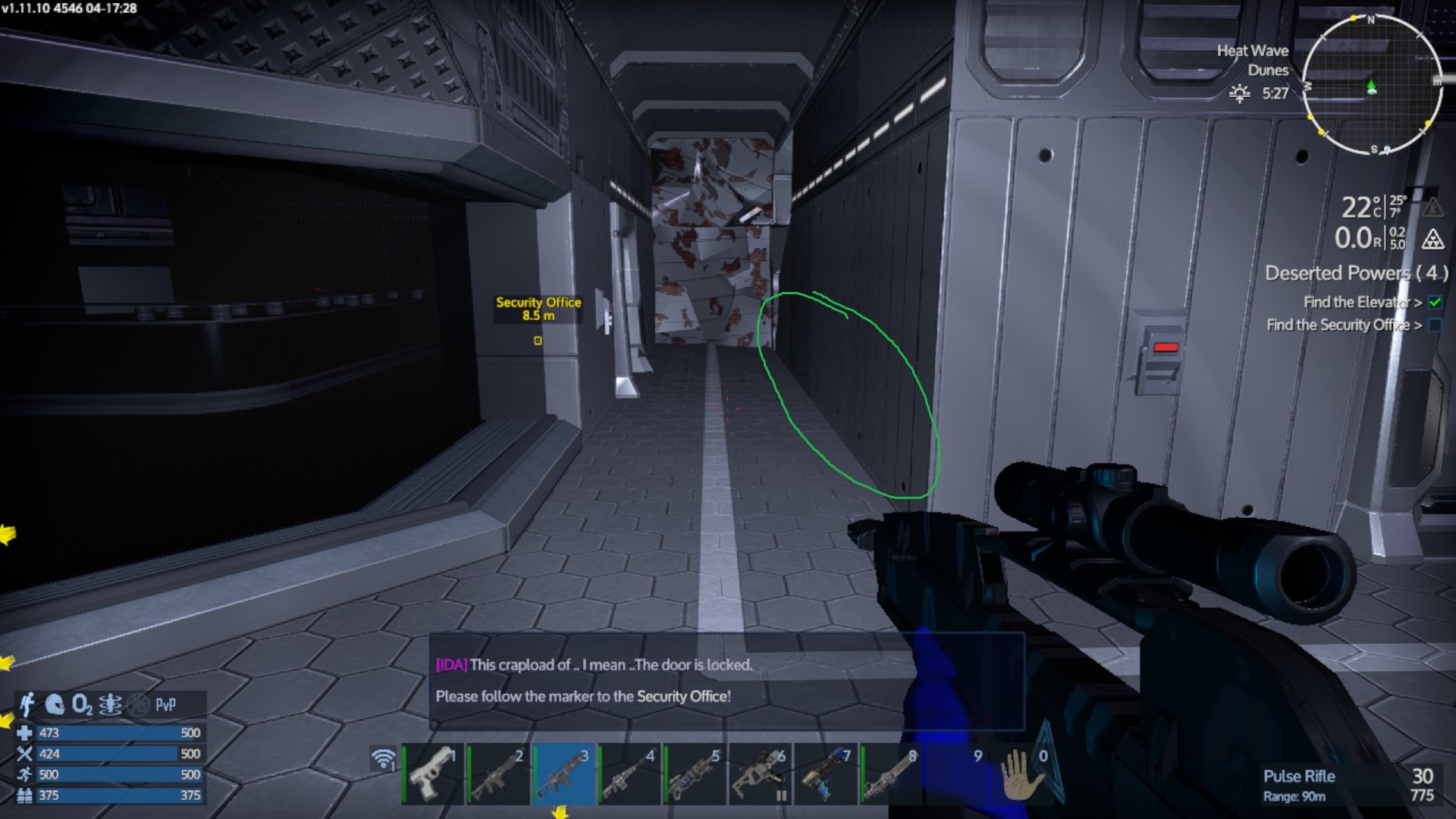Select the minigun in hotbar slot 8
1456x819 pixels.
tap(891, 773)
